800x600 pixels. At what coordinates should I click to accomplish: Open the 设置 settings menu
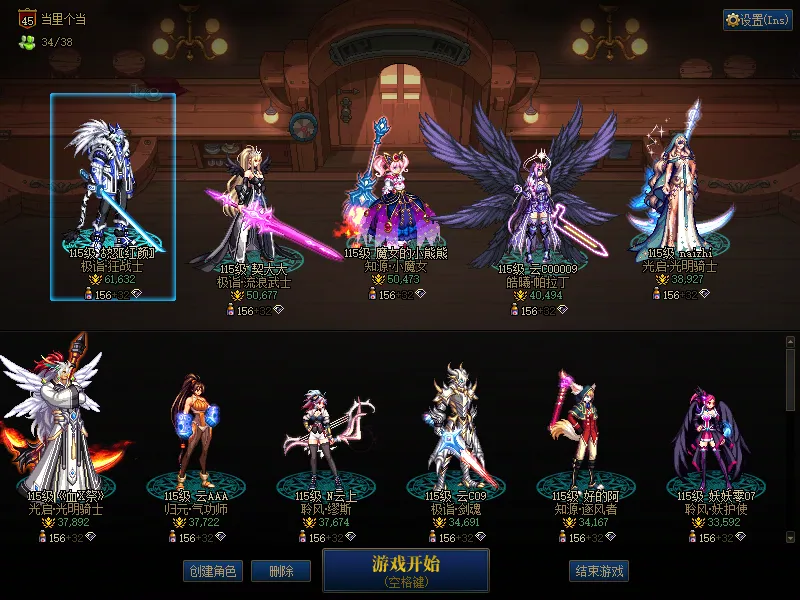tap(757, 20)
